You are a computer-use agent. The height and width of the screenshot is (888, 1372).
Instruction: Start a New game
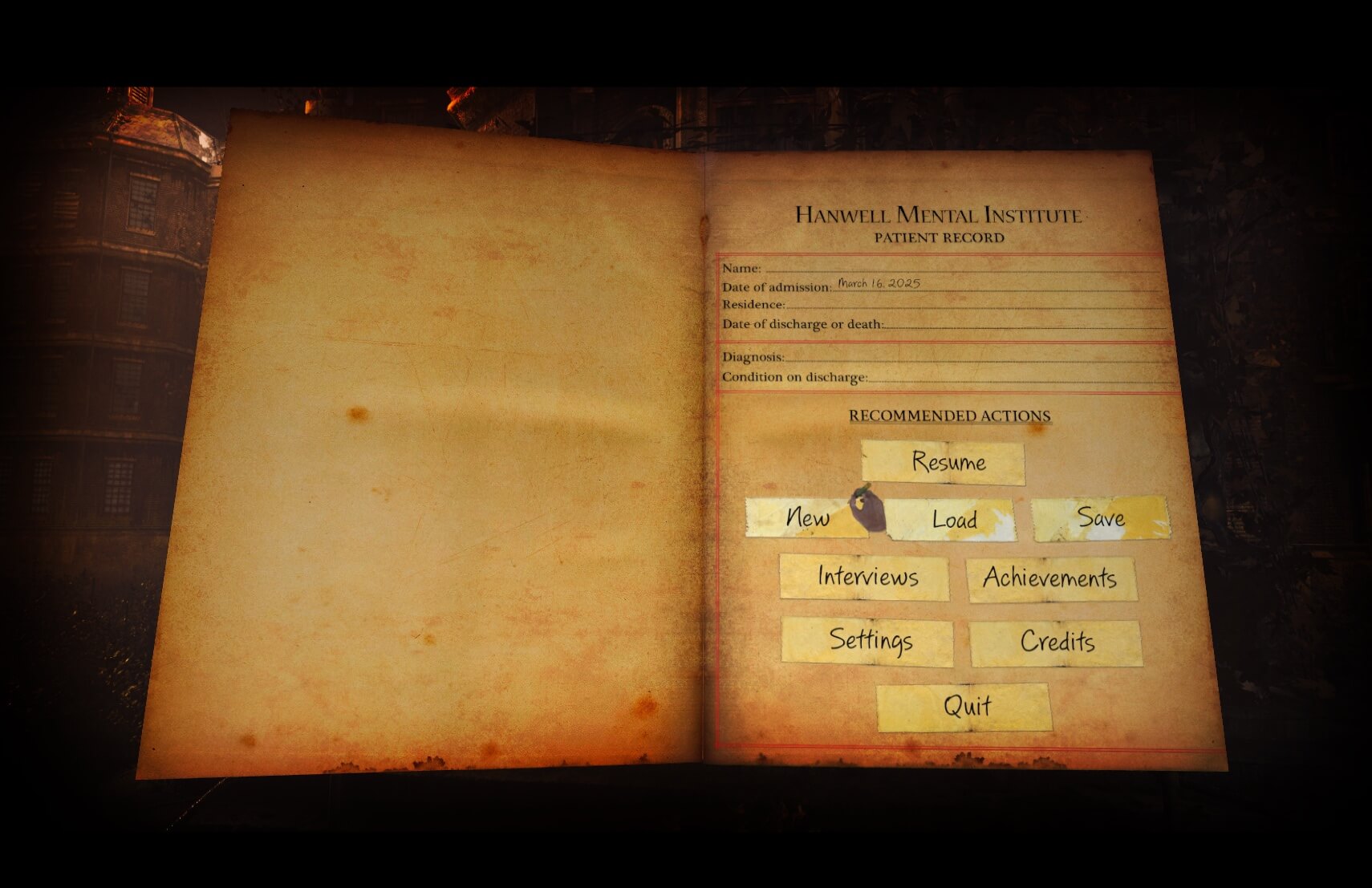click(x=809, y=518)
